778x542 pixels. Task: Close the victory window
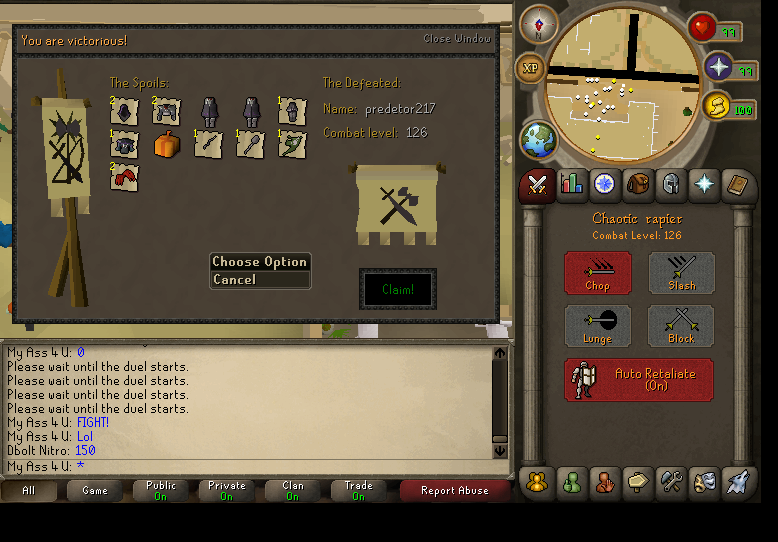tap(457, 39)
